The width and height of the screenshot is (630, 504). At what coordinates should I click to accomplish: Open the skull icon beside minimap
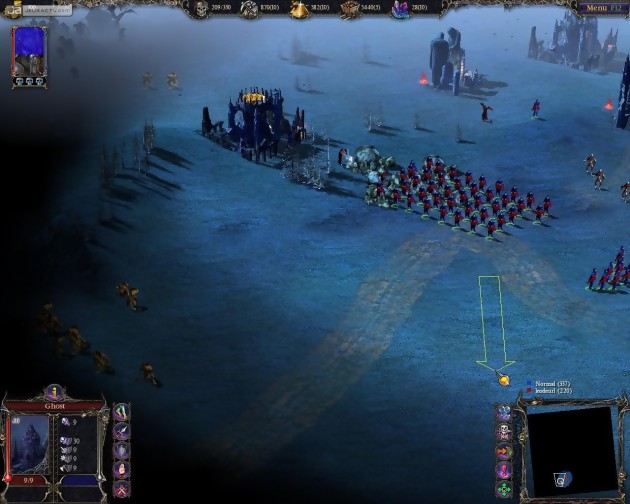click(504, 432)
